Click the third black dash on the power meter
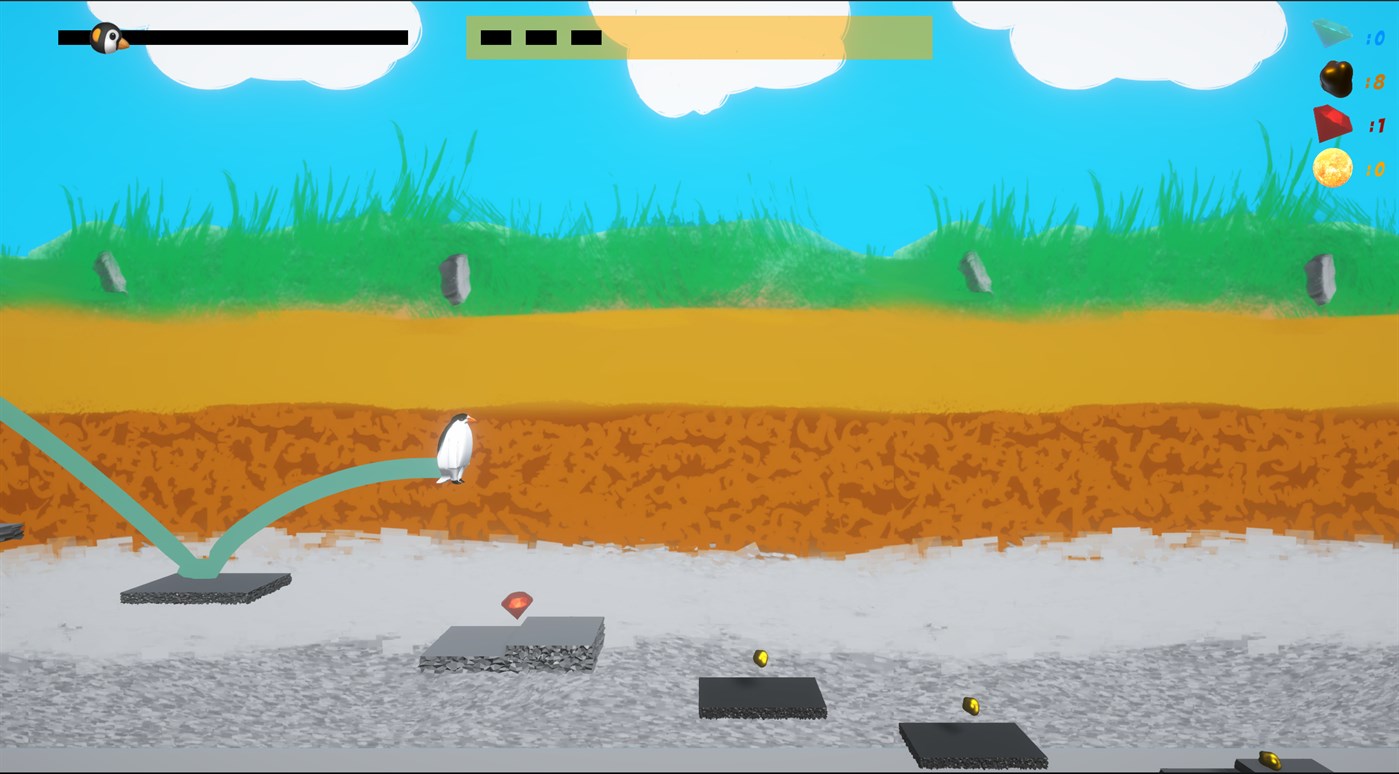 [585, 37]
